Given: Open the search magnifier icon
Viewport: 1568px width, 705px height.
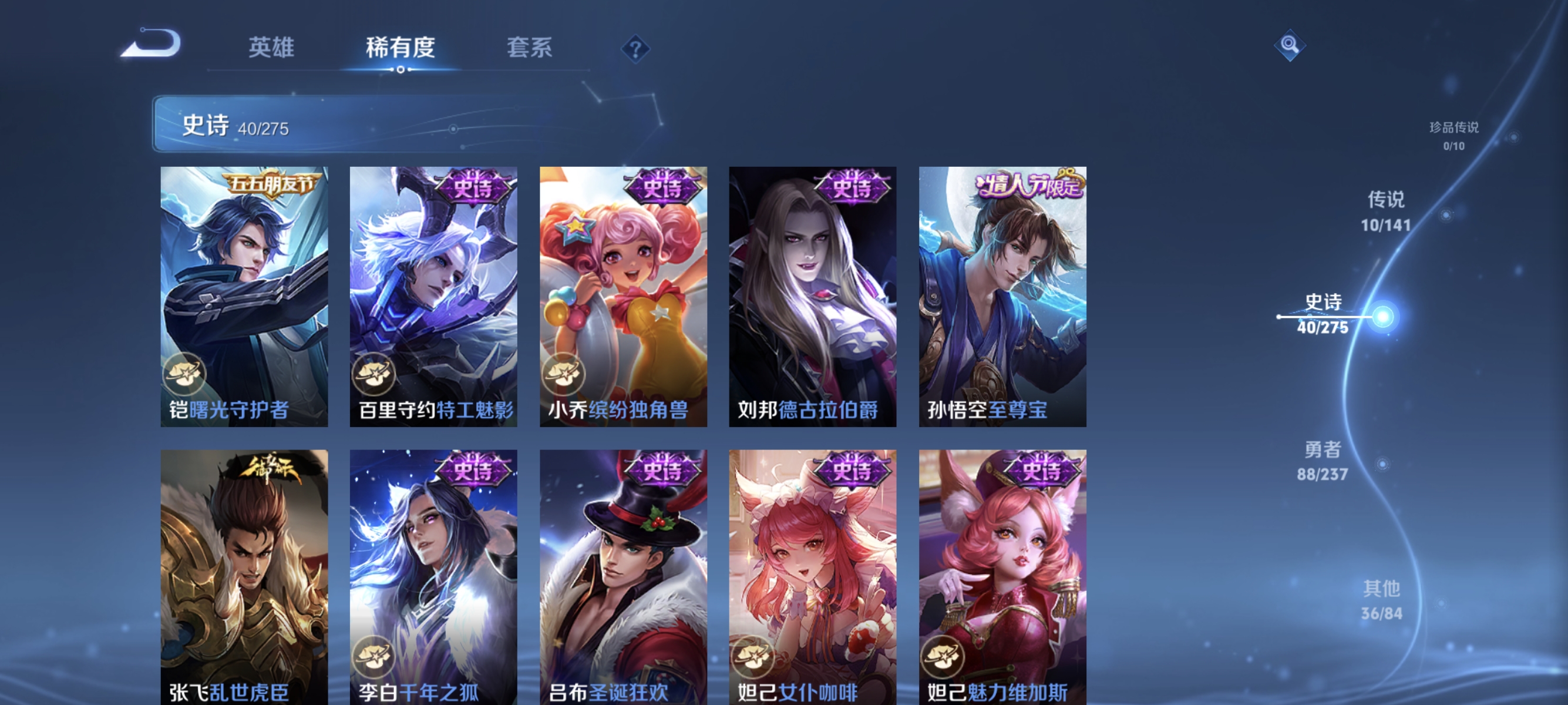Looking at the screenshot, I should point(1290,46).
